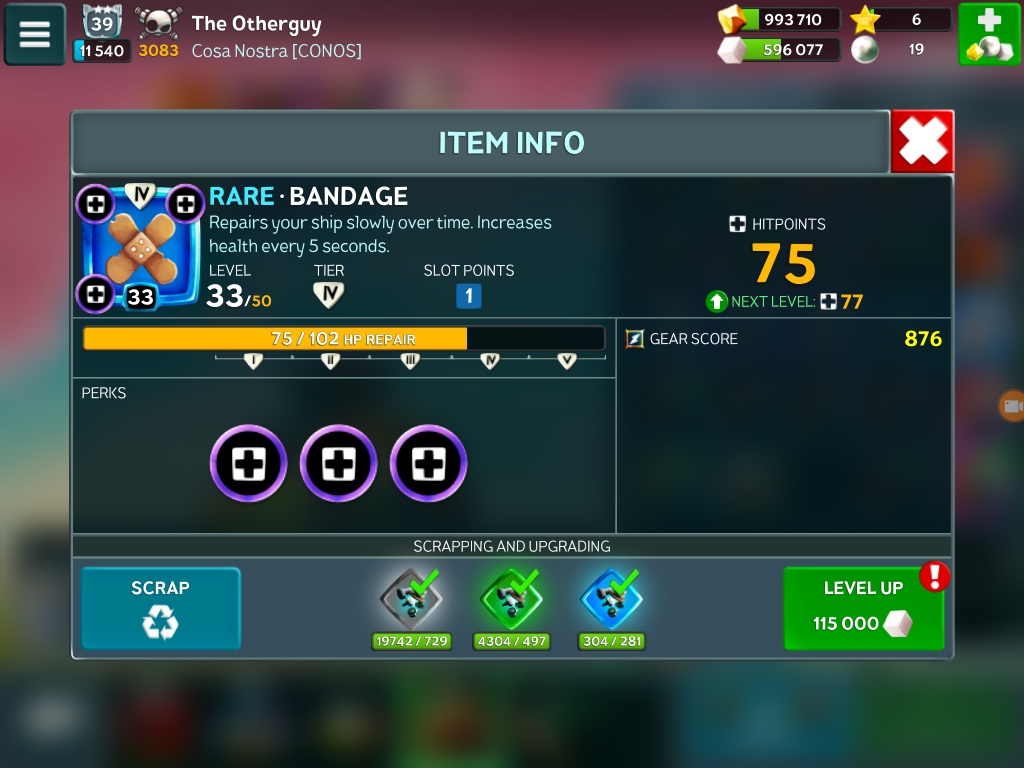Click the sugar cube currency counter
The image size is (1024, 768).
(x=780, y=49)
